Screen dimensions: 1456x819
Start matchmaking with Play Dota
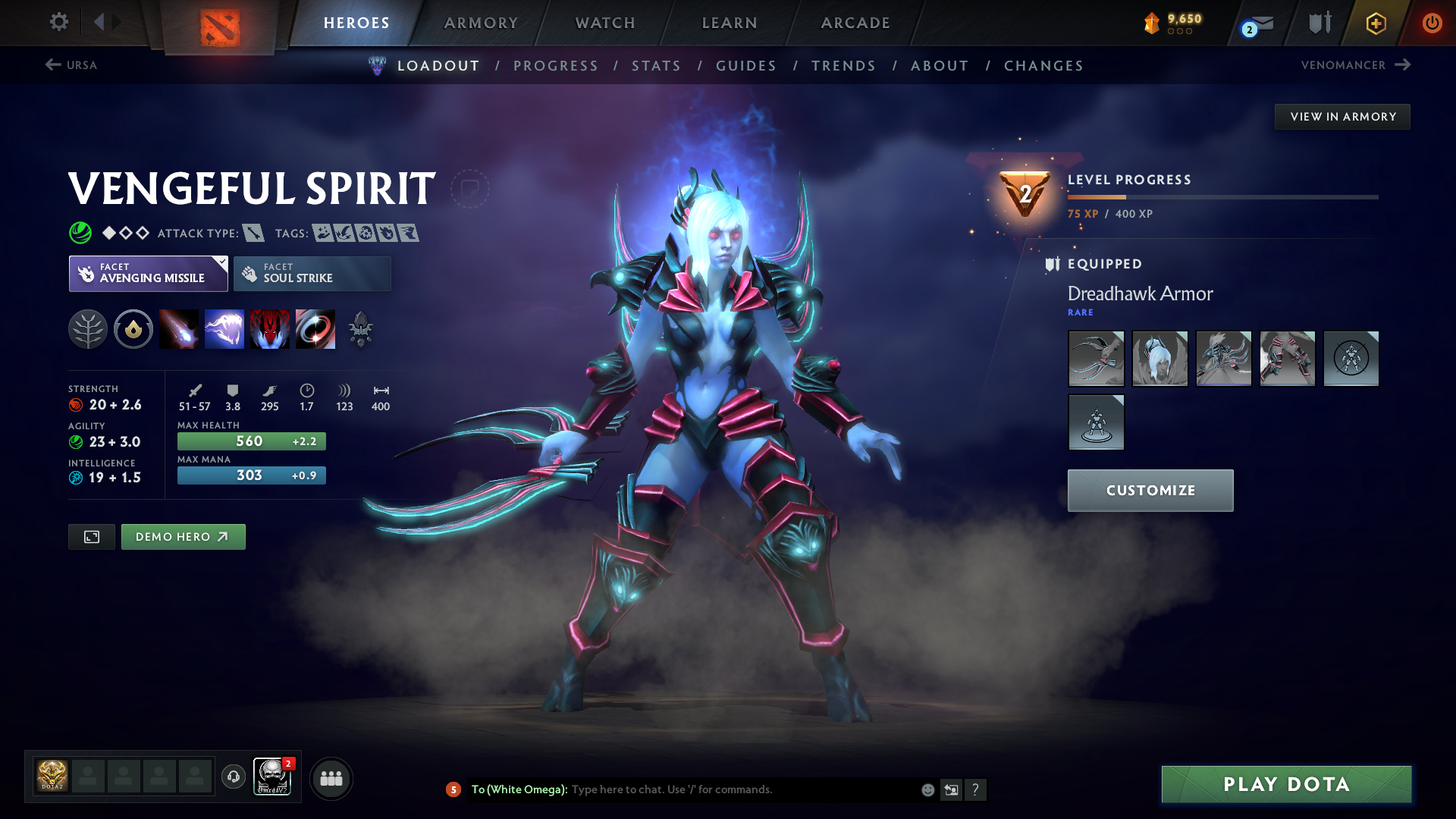tap(1286, 784)
